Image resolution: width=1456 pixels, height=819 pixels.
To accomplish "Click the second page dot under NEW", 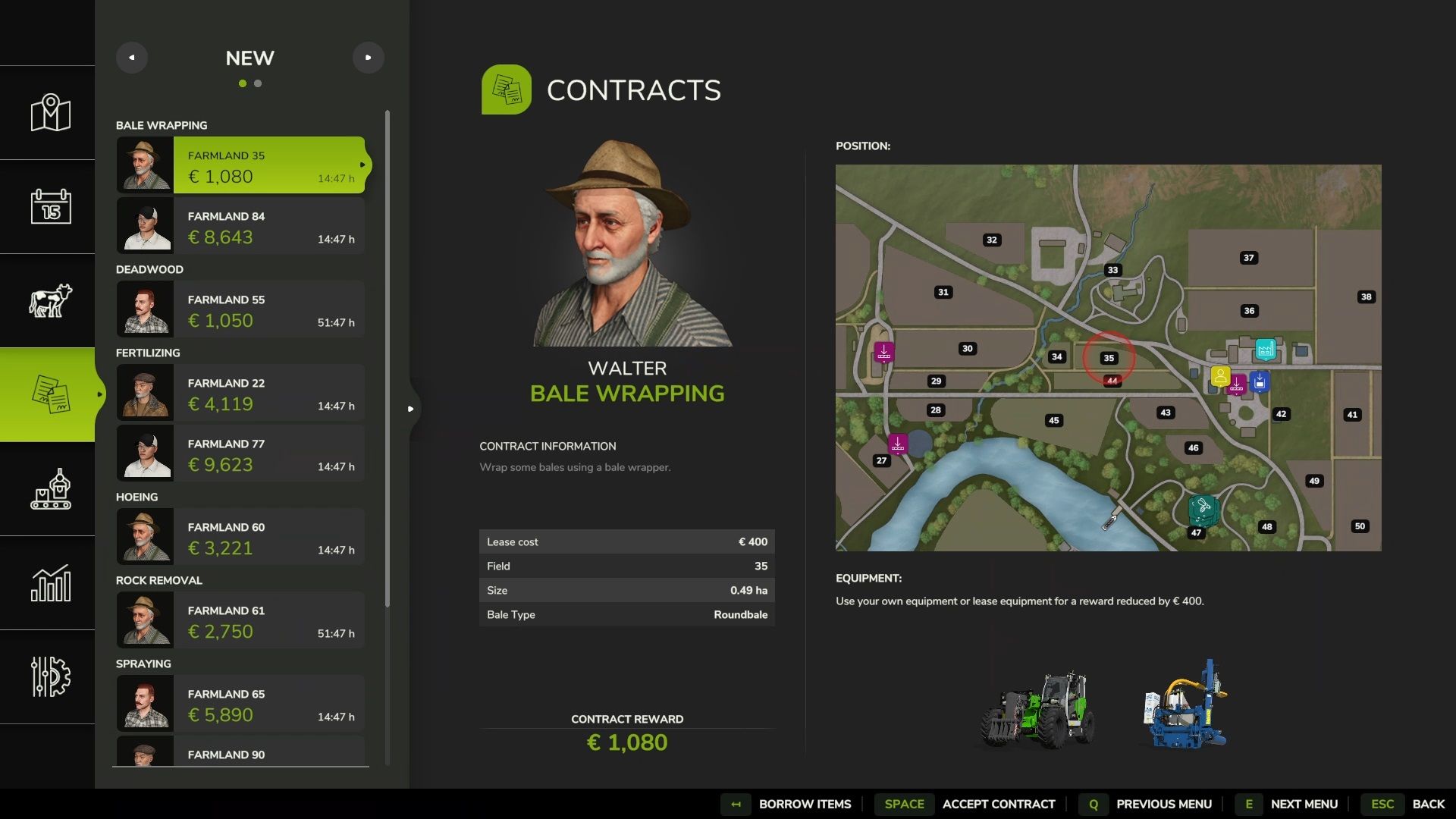I will click(259, 83).
